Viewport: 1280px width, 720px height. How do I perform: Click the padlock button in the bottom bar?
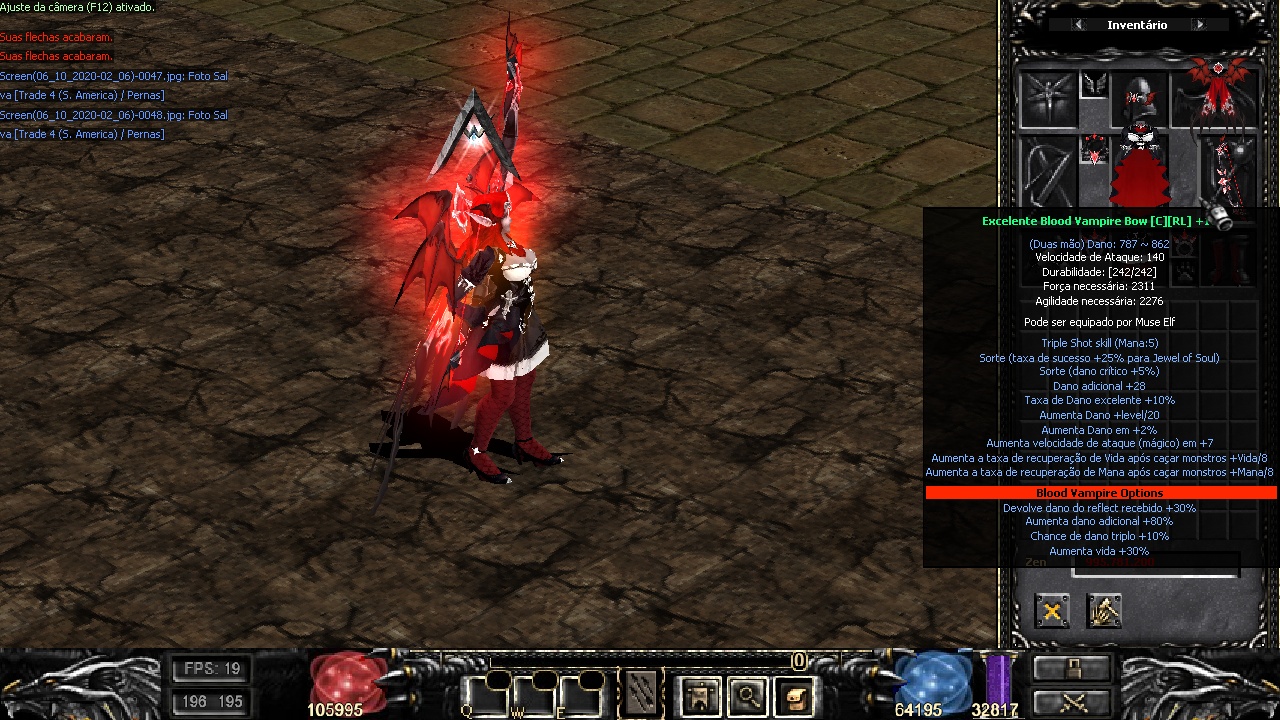[x=1072, y=668]
